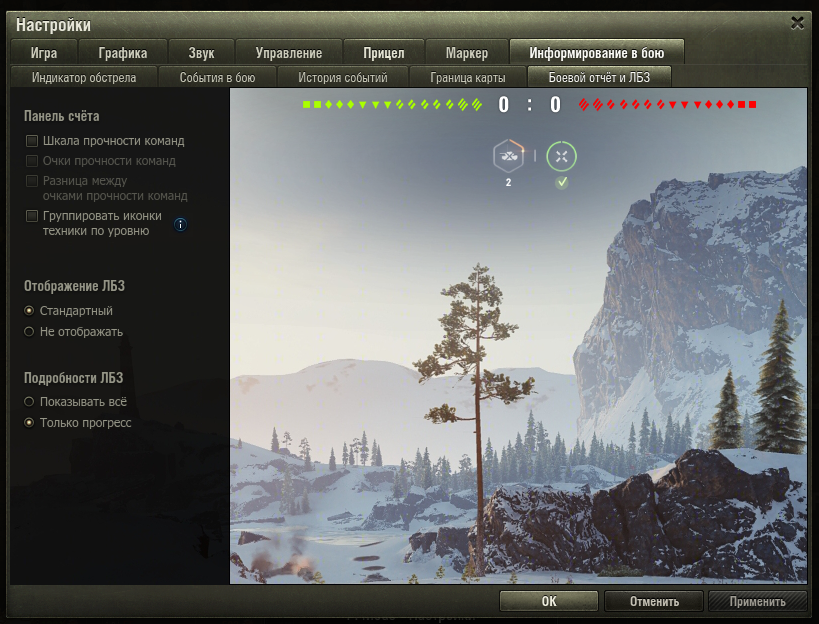Click the info icon beside grouping option
Screen dimensions: 819x624
click(180, 224)
